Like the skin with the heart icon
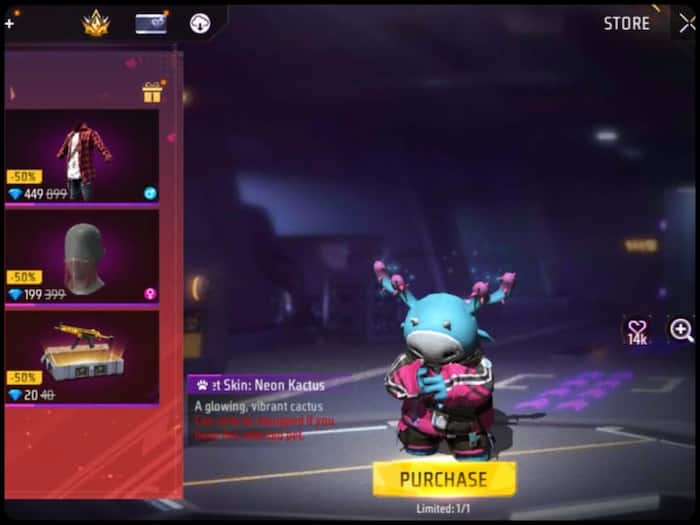The height and width of the screenshot is (525, 700). tap(636, 329)
